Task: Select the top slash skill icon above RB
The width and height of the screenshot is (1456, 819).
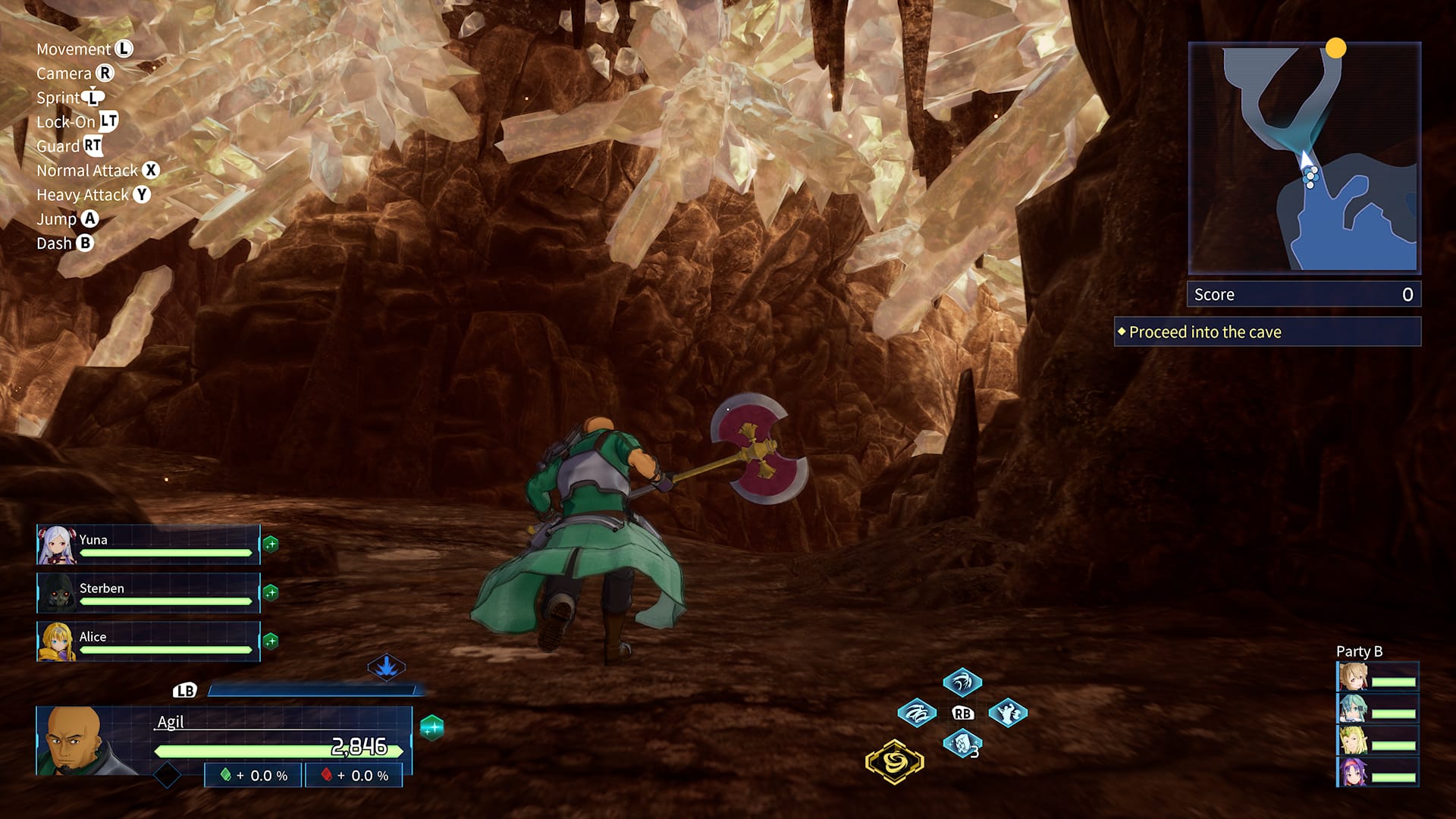Action: click(x=961, y=682)
